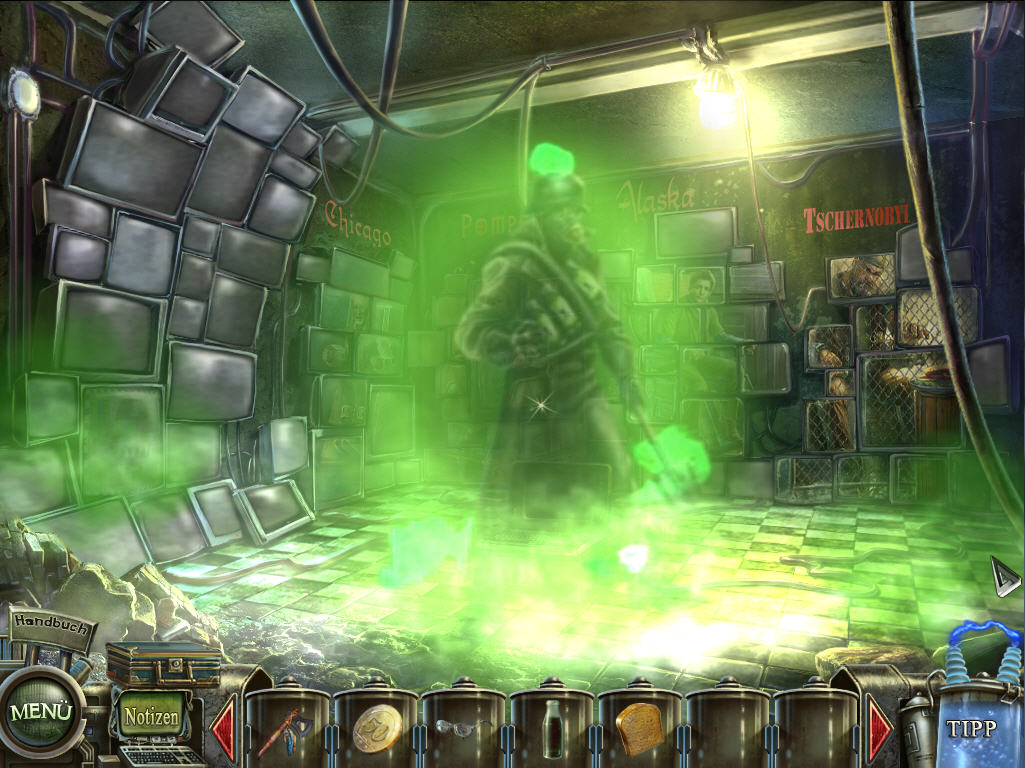
Task: Open the Menü button
Action: click(x=43, y=712)
